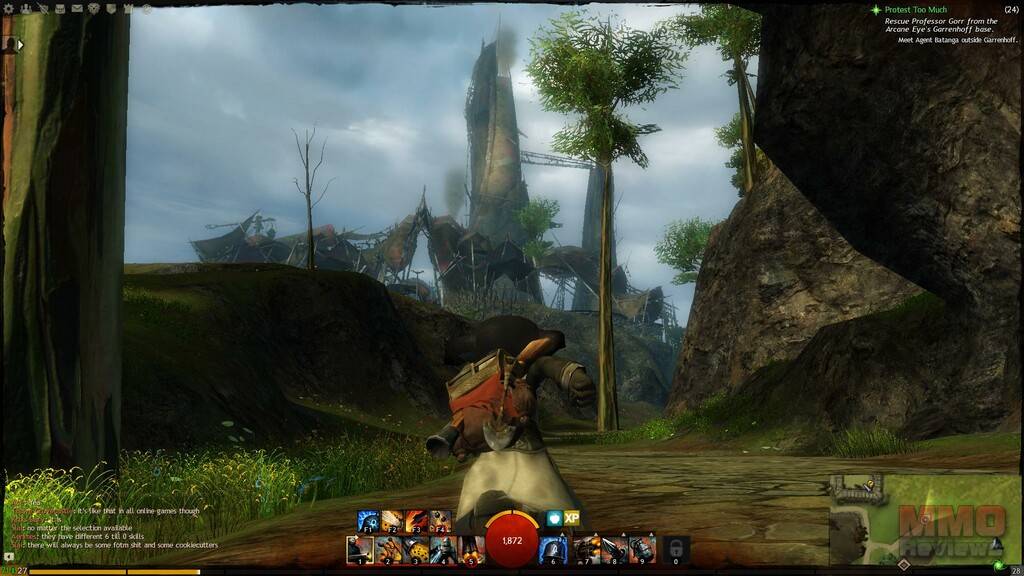1024x576 pixels.
Task: Collapse the chat panel with arrow button
Action: click(x=8, y=557)
